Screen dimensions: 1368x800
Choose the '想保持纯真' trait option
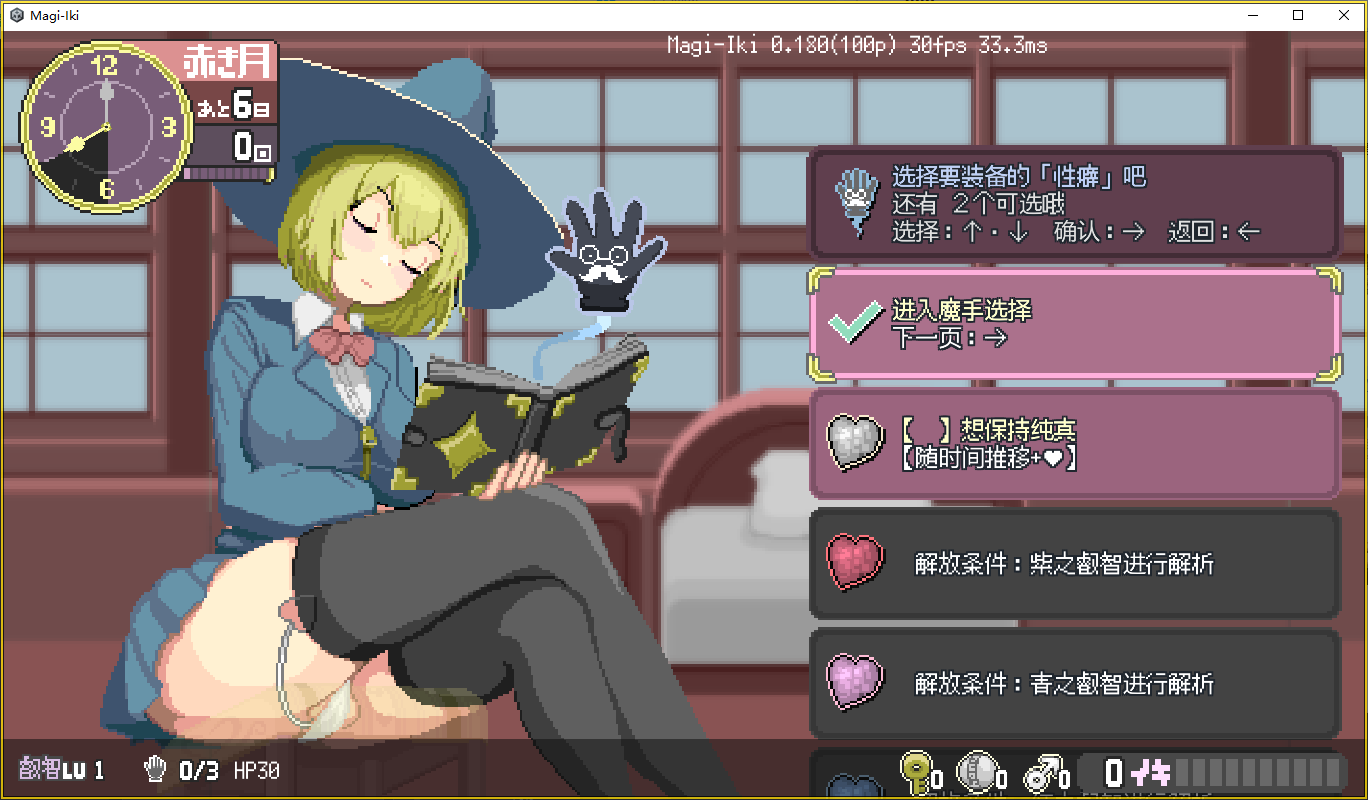(1074, 444)
